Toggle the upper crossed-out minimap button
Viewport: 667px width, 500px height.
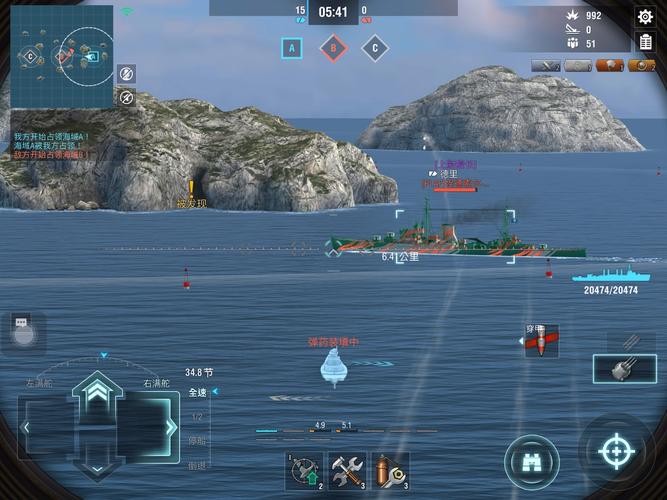(126, 74)
